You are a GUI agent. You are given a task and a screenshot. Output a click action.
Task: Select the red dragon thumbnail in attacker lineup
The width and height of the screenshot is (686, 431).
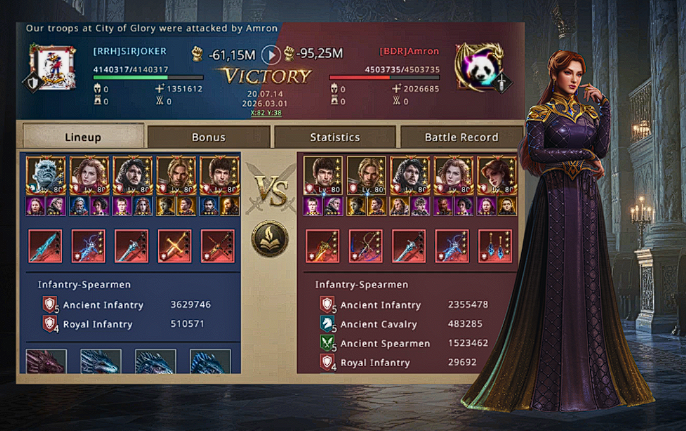46,361
